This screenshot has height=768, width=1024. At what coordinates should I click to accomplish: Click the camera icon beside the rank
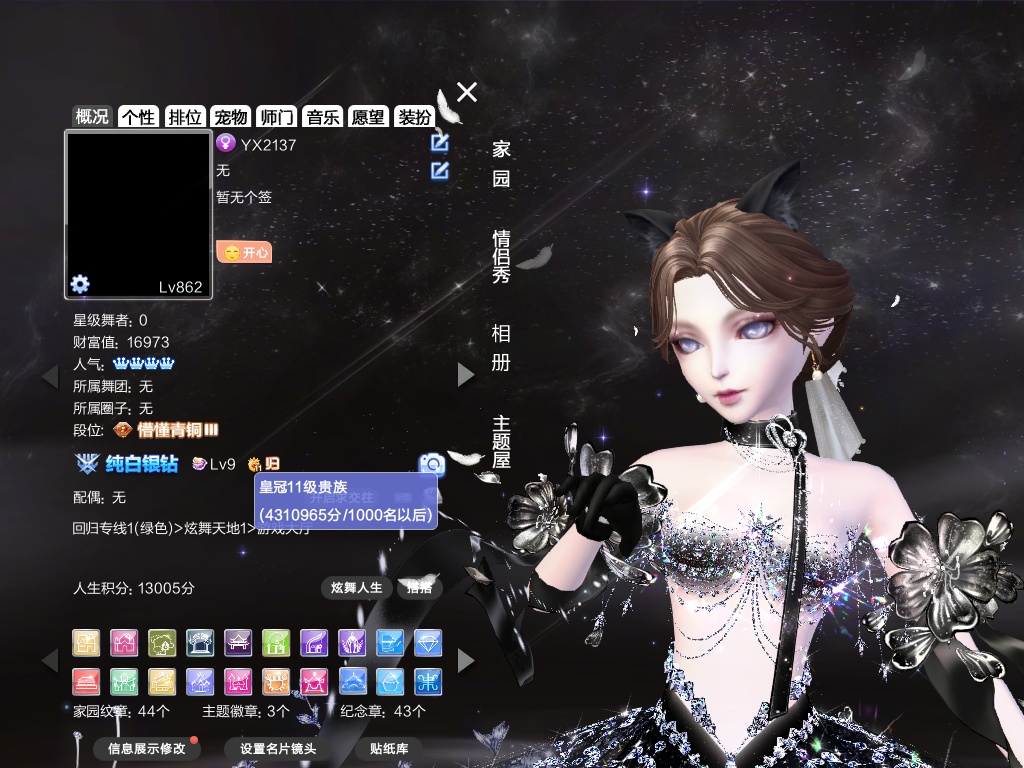tap(432, 463)
